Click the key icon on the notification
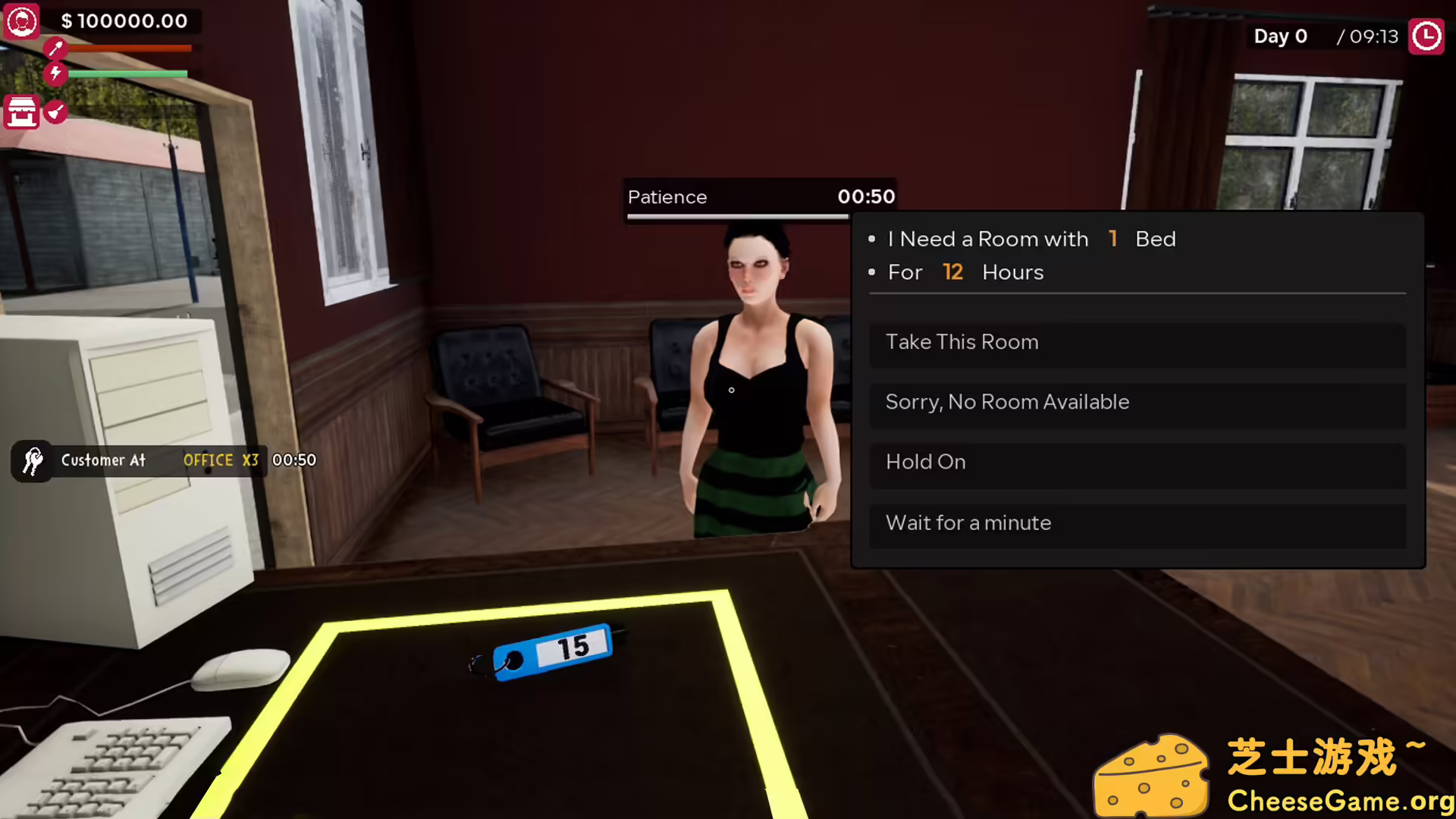Viewport: 1456px width, 819px height. [x=32, y=461]
